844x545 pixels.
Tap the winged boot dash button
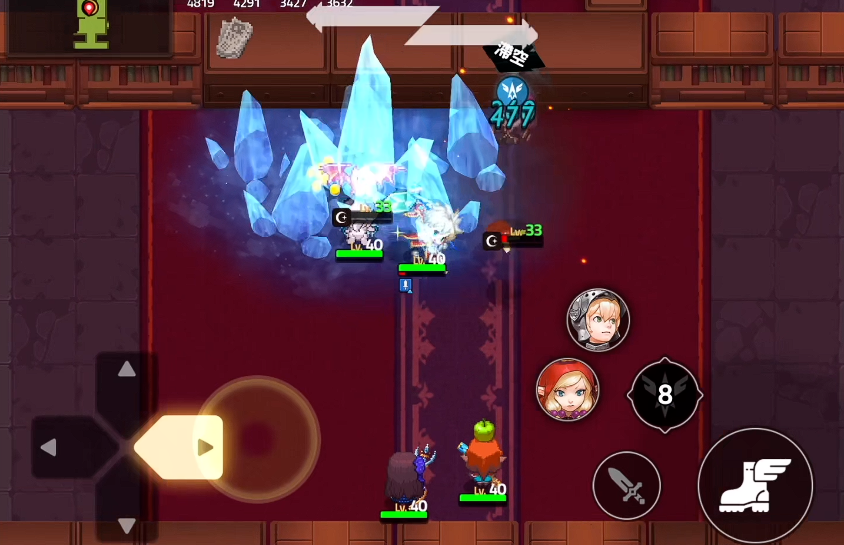tap(755, 486)
